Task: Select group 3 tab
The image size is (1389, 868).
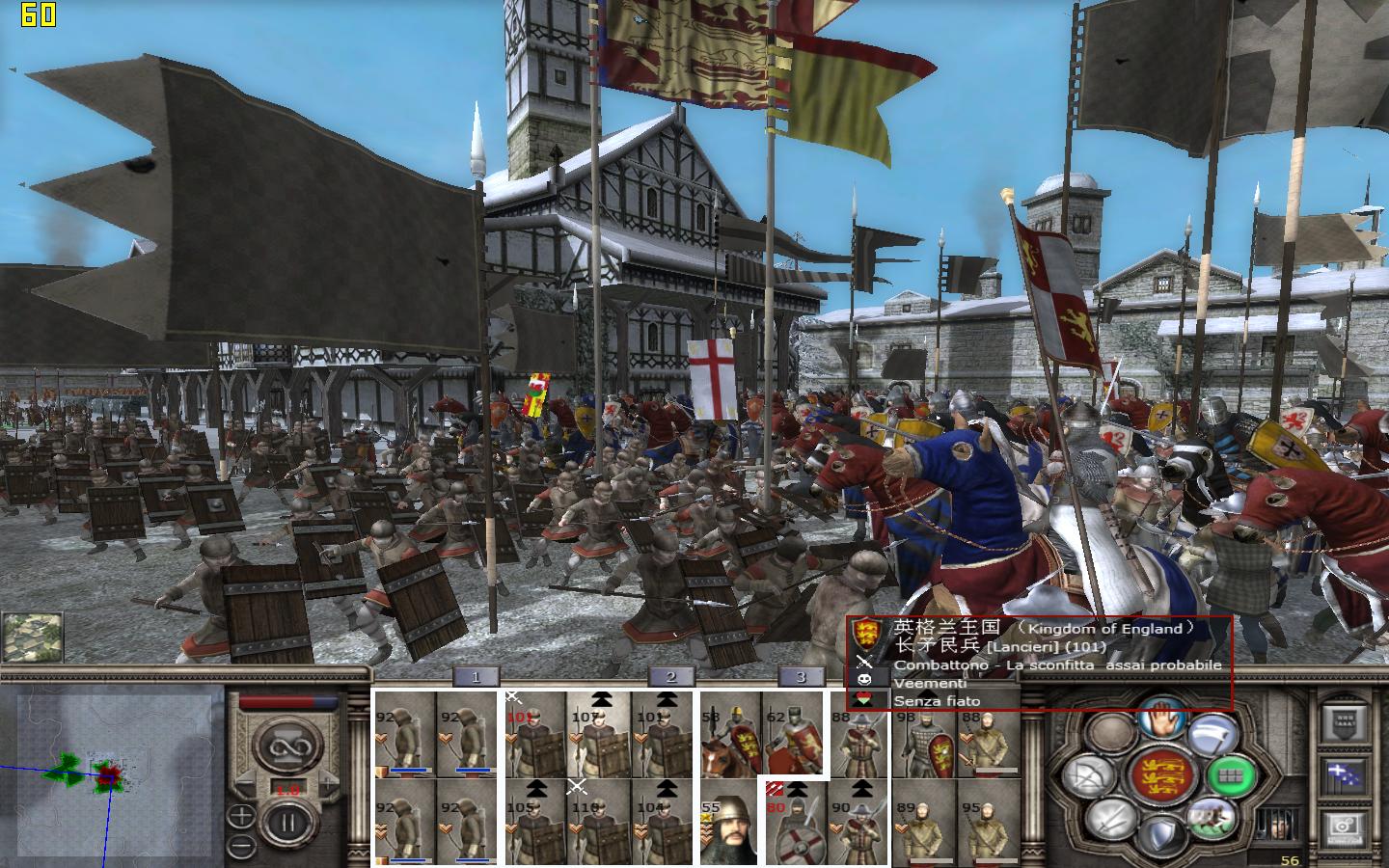Action: click(x=801, y=676)
